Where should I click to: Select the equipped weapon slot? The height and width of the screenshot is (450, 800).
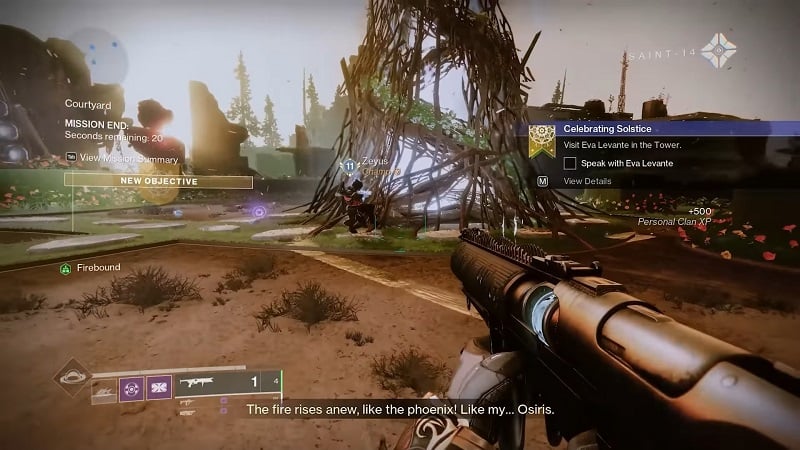pos(227,383)
